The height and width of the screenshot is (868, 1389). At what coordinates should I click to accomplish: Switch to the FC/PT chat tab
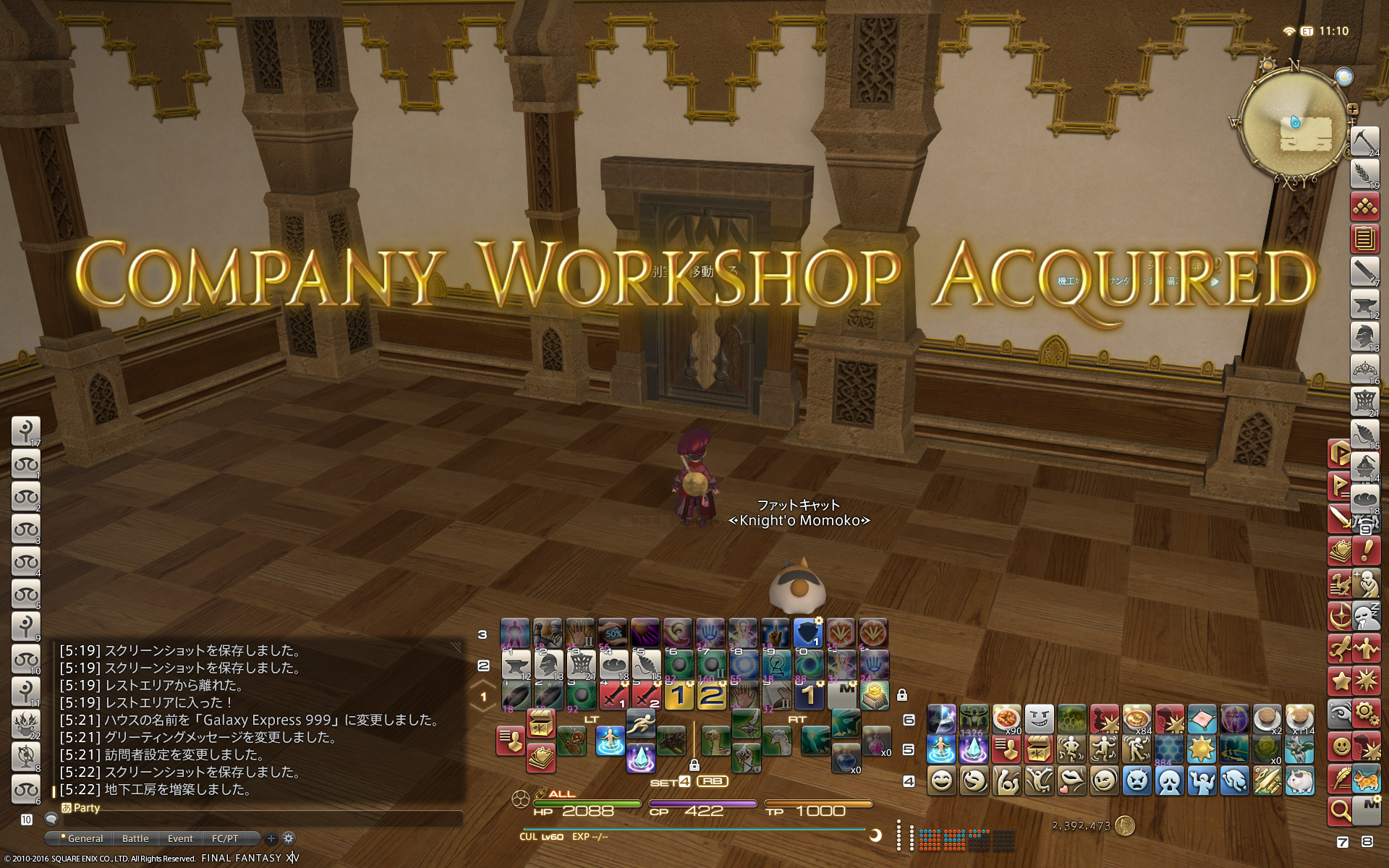225,838
